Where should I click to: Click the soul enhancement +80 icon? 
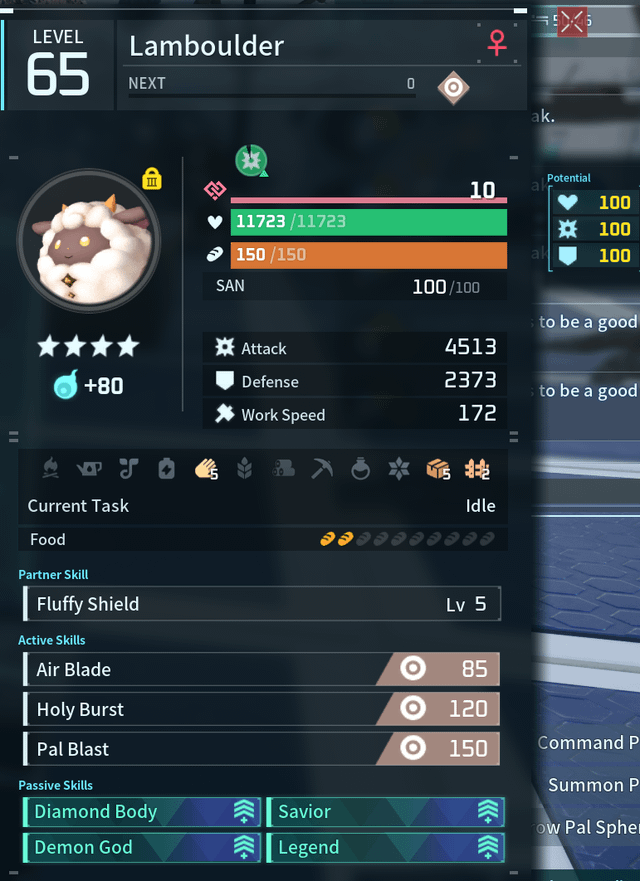66,385
